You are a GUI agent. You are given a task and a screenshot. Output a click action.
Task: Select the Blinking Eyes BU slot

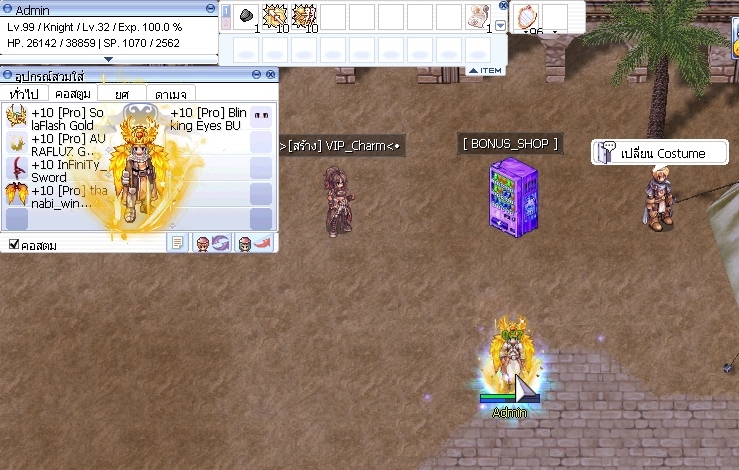coord(261,116)
